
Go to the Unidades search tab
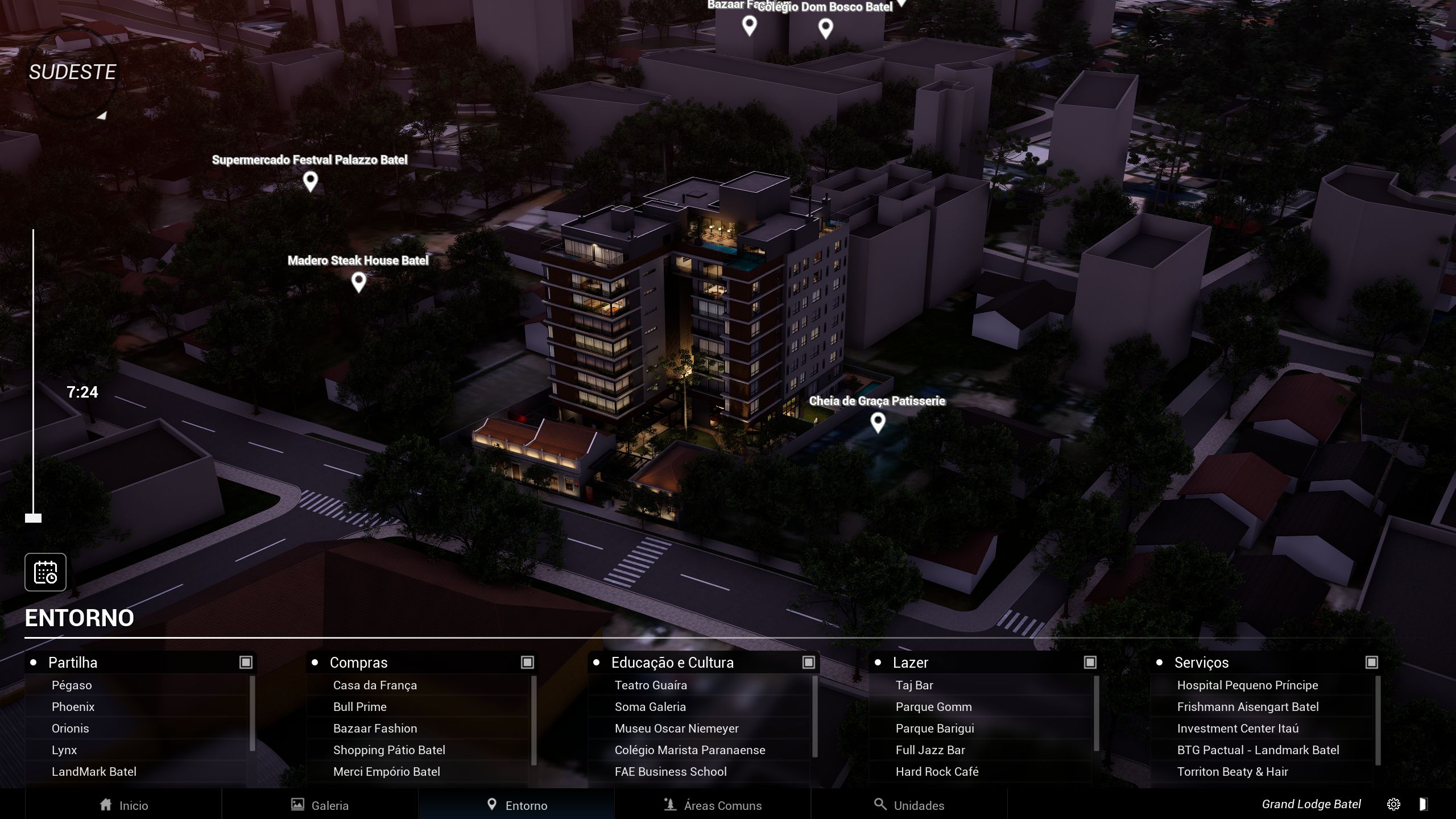click(909, 805)
